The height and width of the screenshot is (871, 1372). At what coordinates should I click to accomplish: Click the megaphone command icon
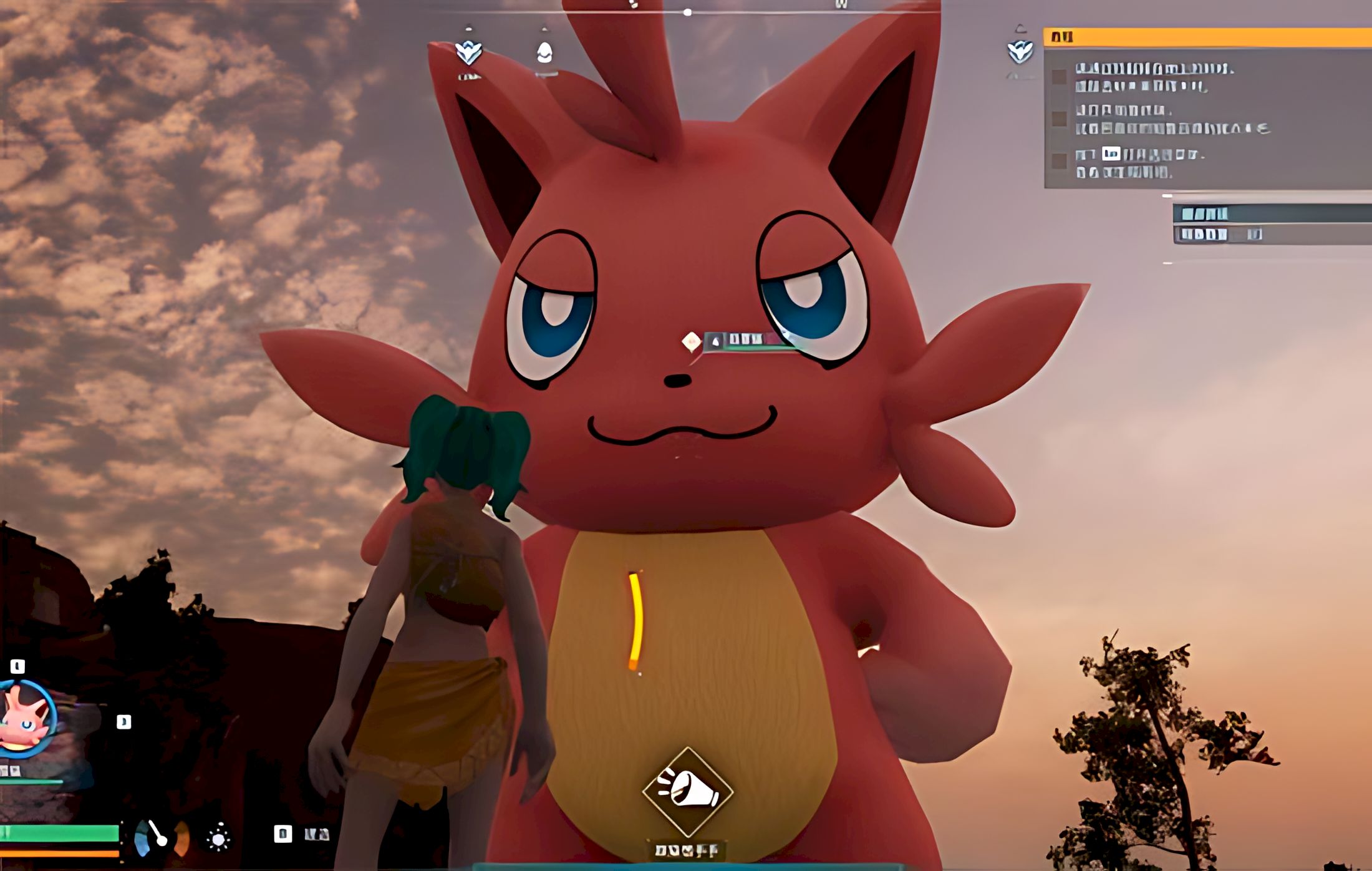688,791
